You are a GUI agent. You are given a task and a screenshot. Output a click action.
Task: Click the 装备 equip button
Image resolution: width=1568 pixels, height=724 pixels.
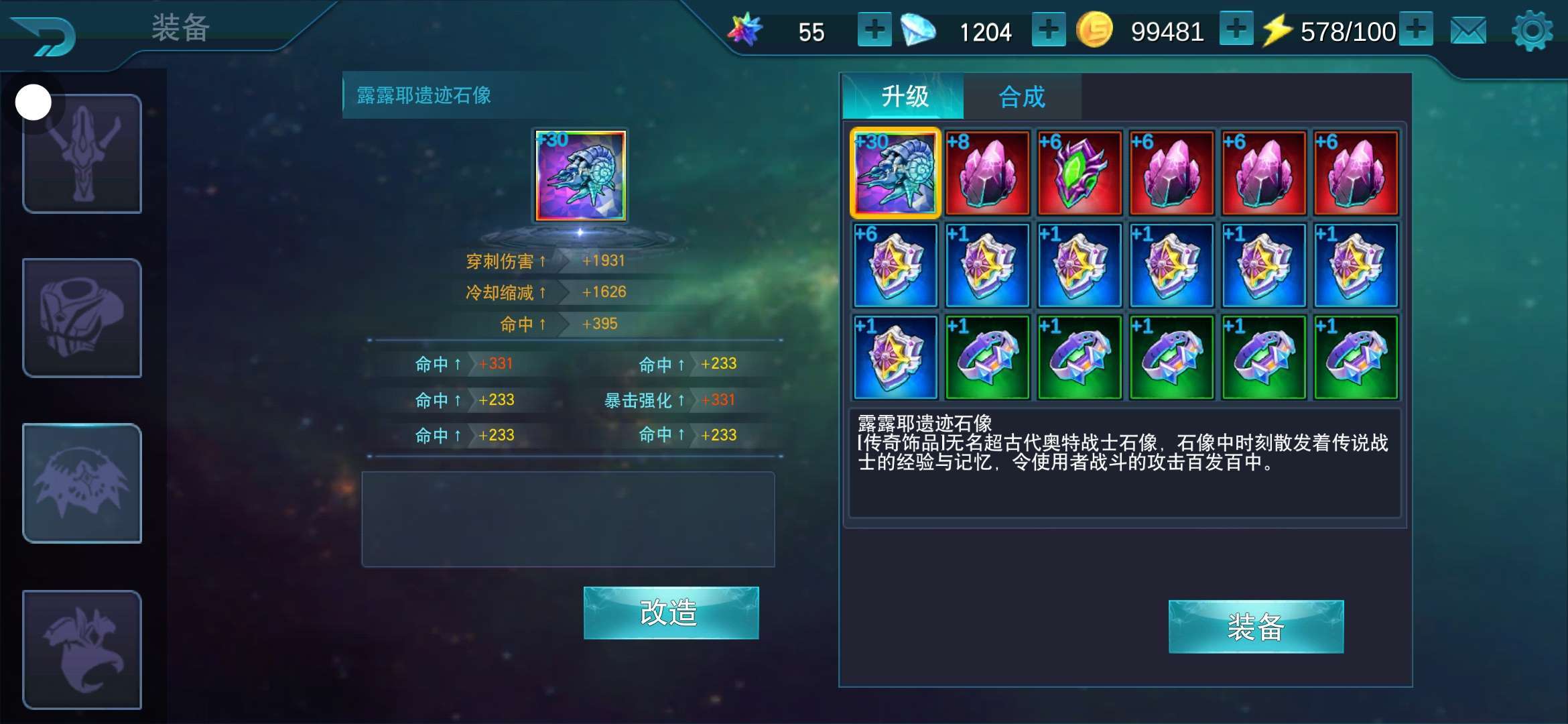[x=1256, y=627]
